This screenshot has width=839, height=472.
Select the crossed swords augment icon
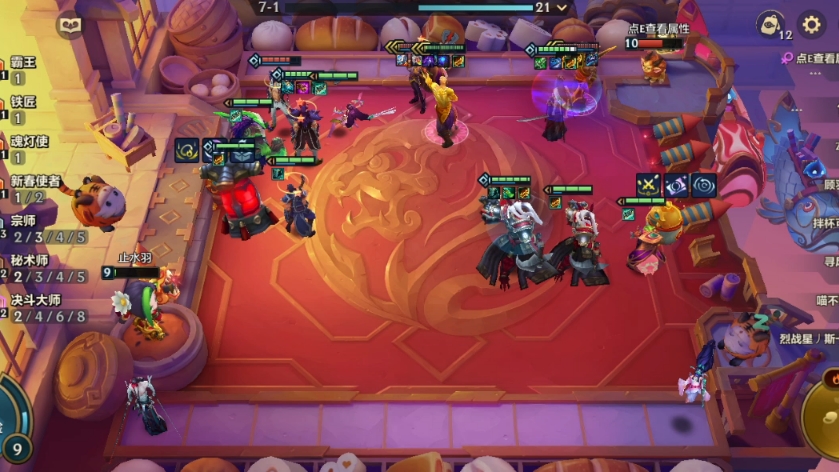pyautogui.click(x=650, y=184)
